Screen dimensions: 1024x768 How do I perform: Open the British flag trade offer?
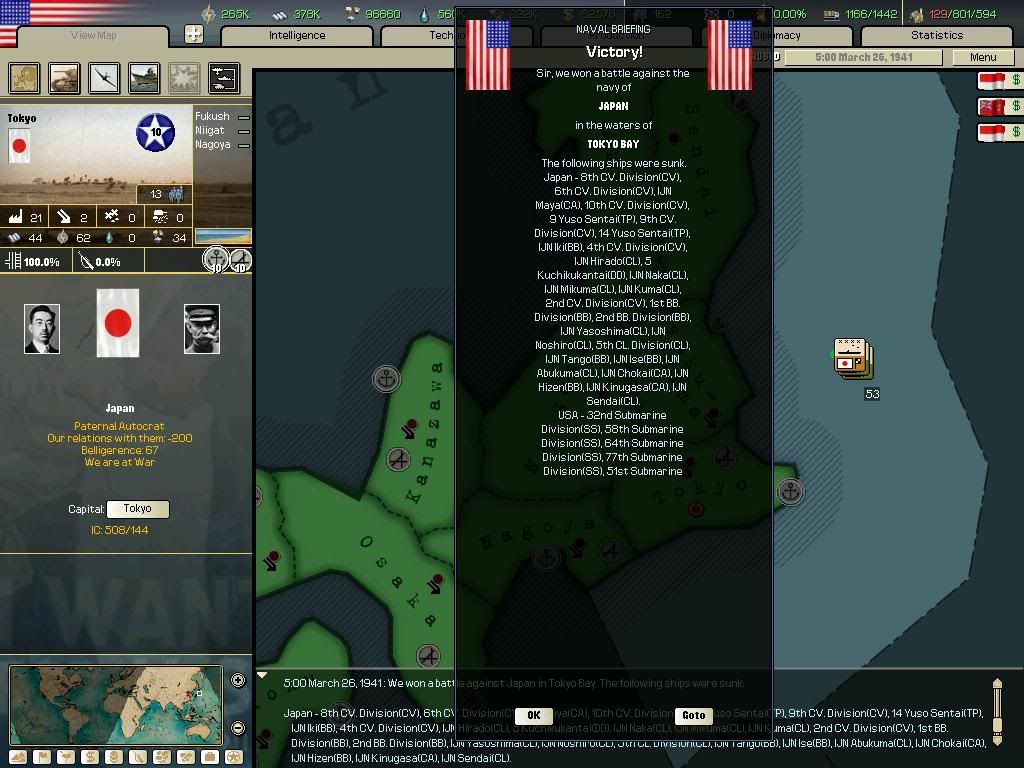coord(1000,106)
